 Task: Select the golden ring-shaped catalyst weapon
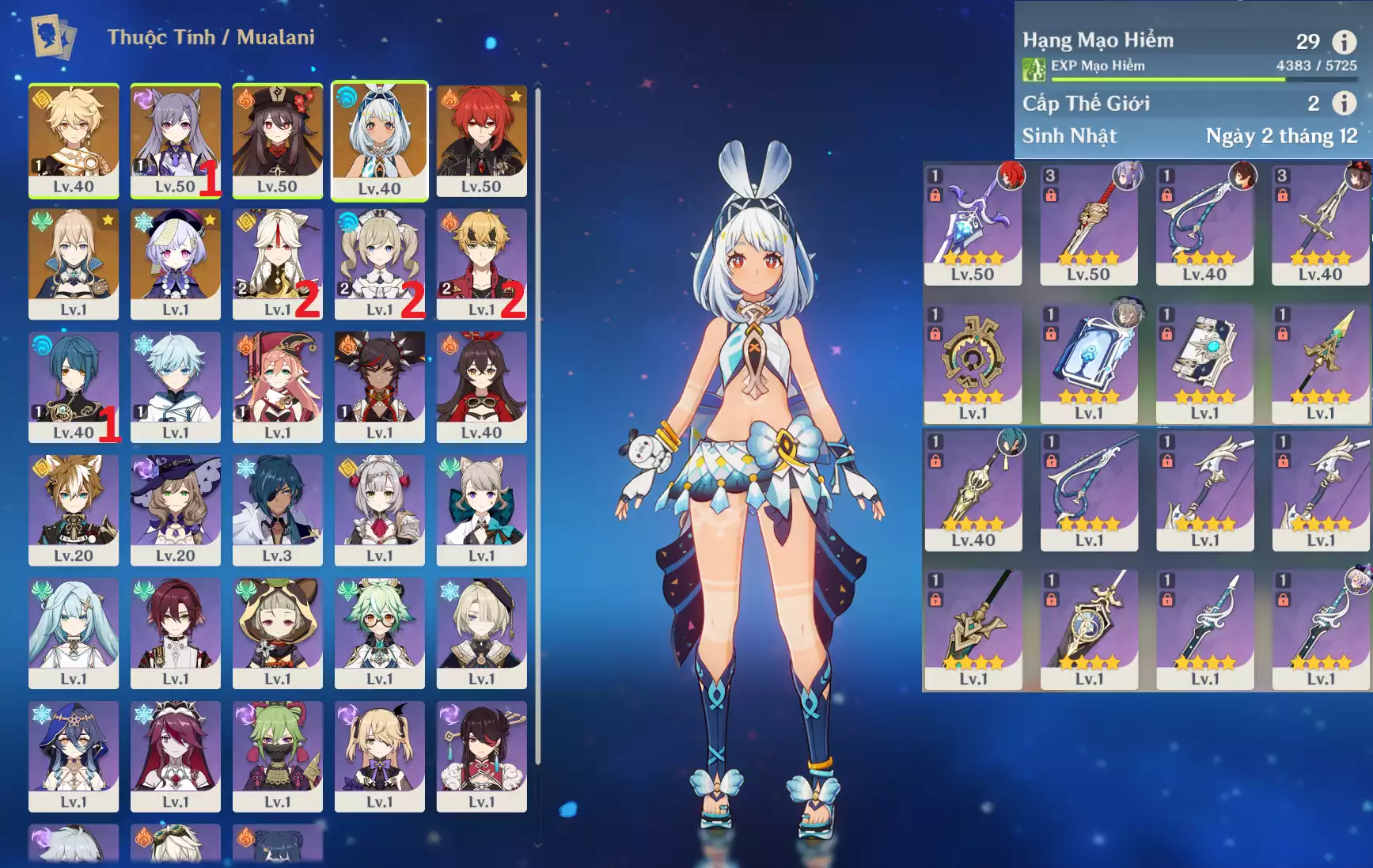pos(973,362)
